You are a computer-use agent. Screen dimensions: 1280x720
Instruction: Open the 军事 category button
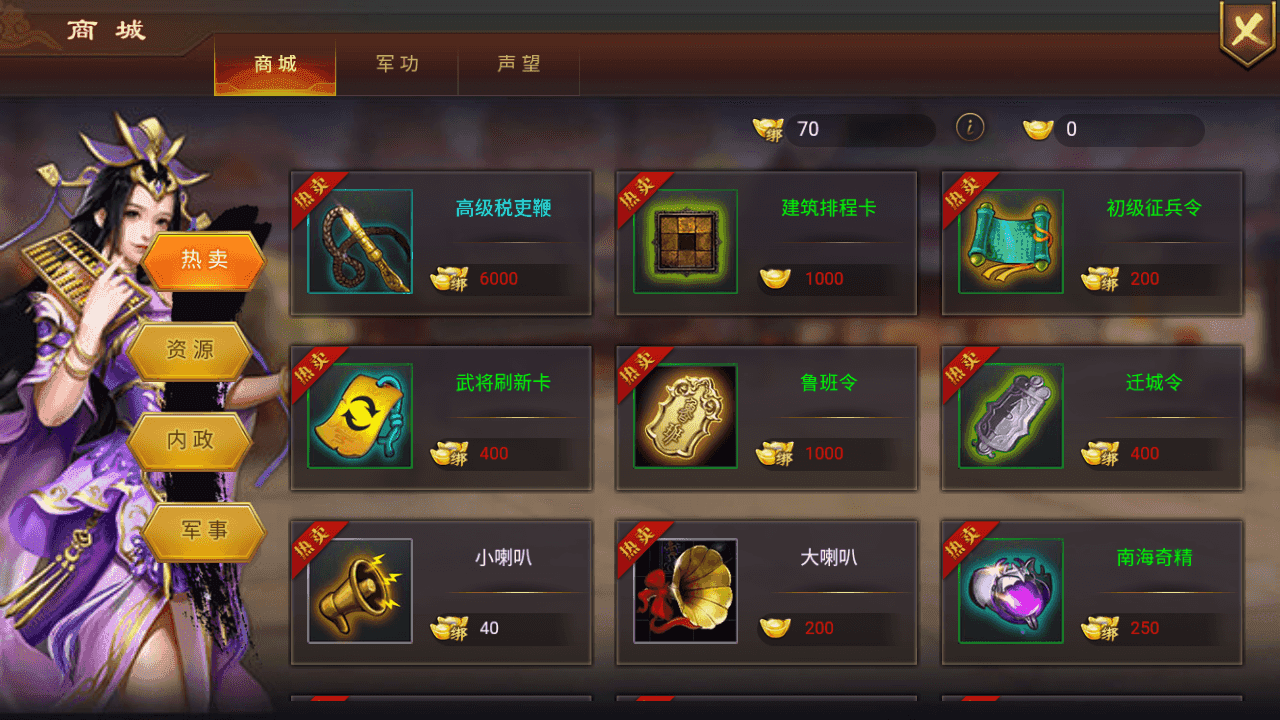coord(204,531)
